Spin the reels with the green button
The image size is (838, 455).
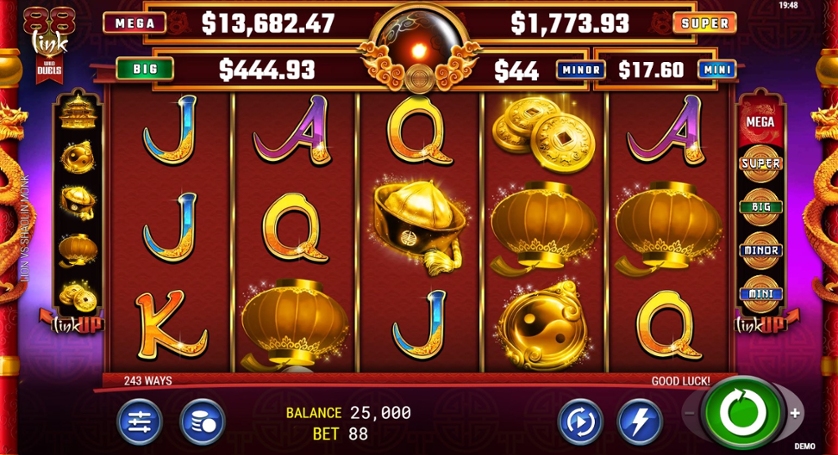742,413
